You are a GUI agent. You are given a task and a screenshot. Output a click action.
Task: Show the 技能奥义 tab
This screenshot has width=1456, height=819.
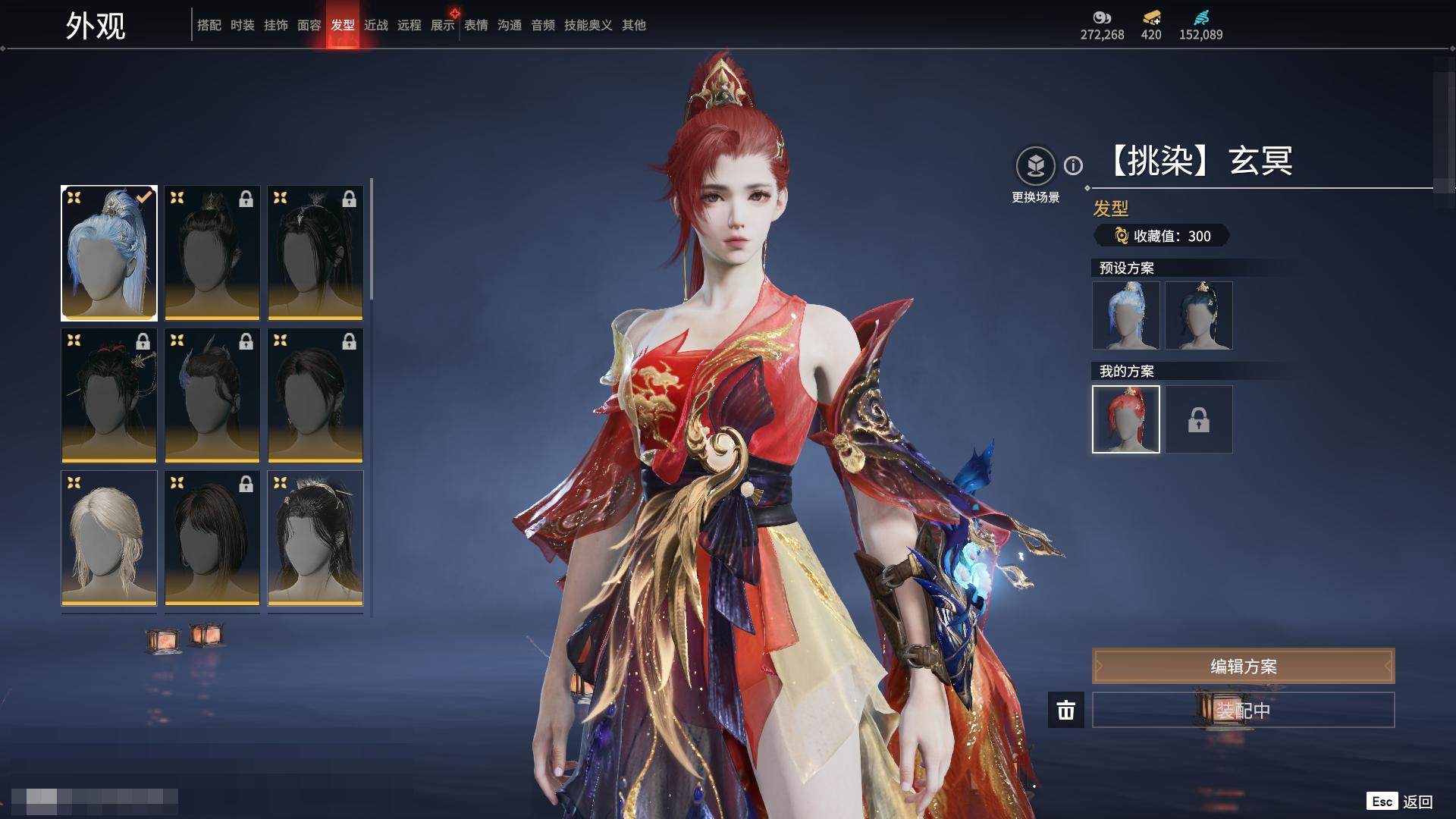click(588, 25)
